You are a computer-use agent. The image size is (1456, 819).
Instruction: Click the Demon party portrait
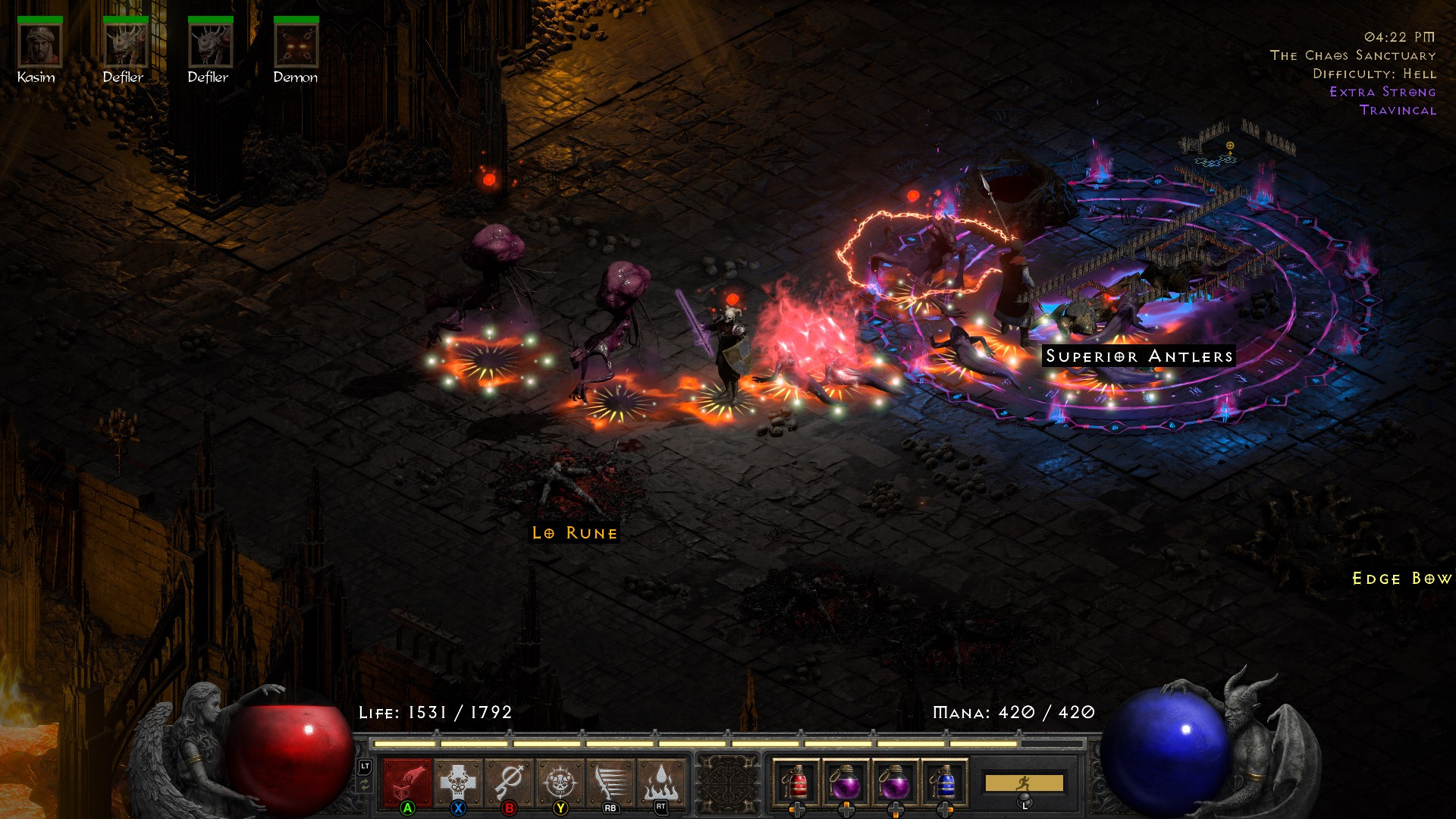pyautogui.click(x=296, y=45)
